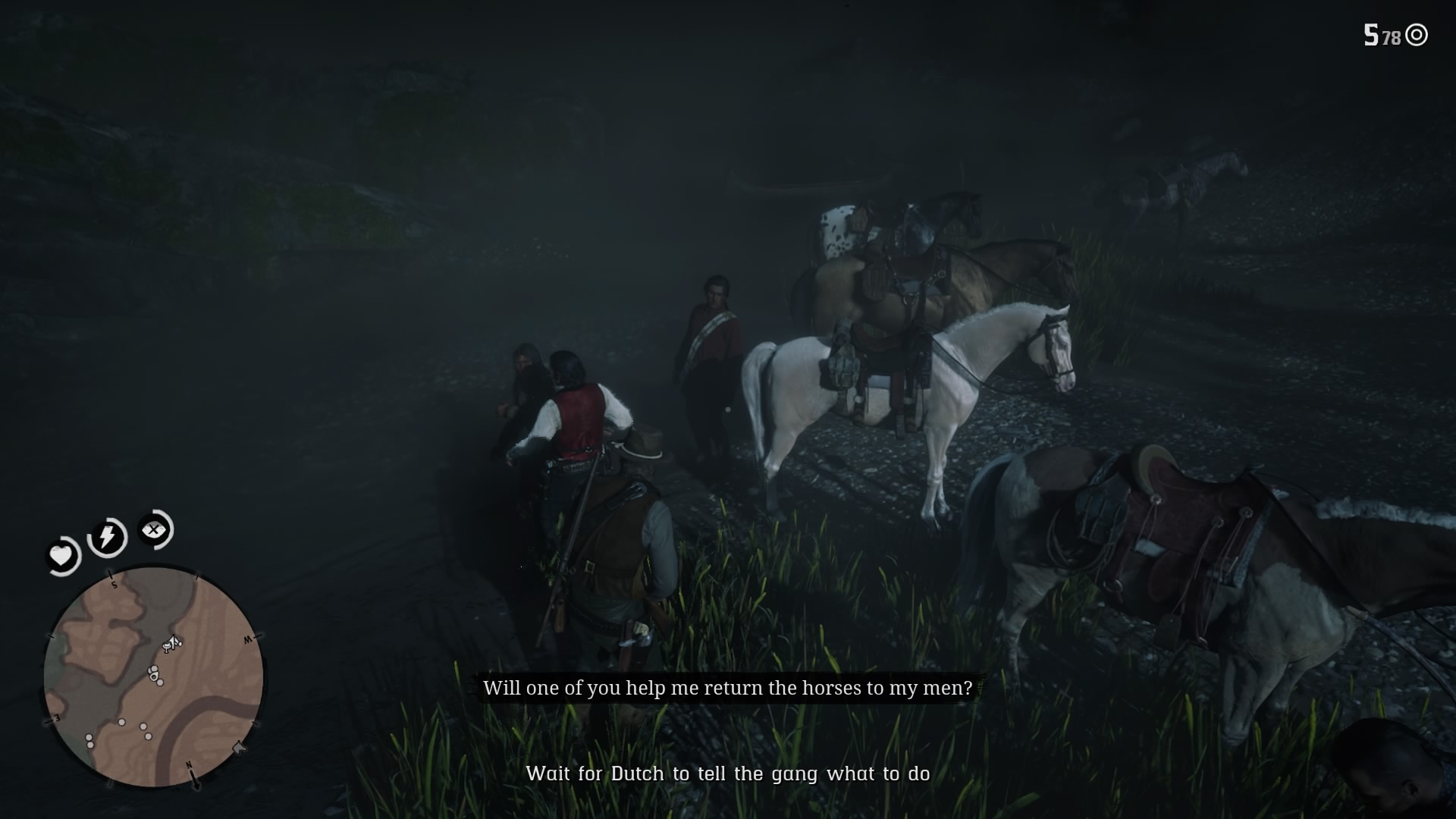The width and height of the screenshot is (1456, 819).
Task: Click the S compass label on the minimap
Action: [115, 585]
